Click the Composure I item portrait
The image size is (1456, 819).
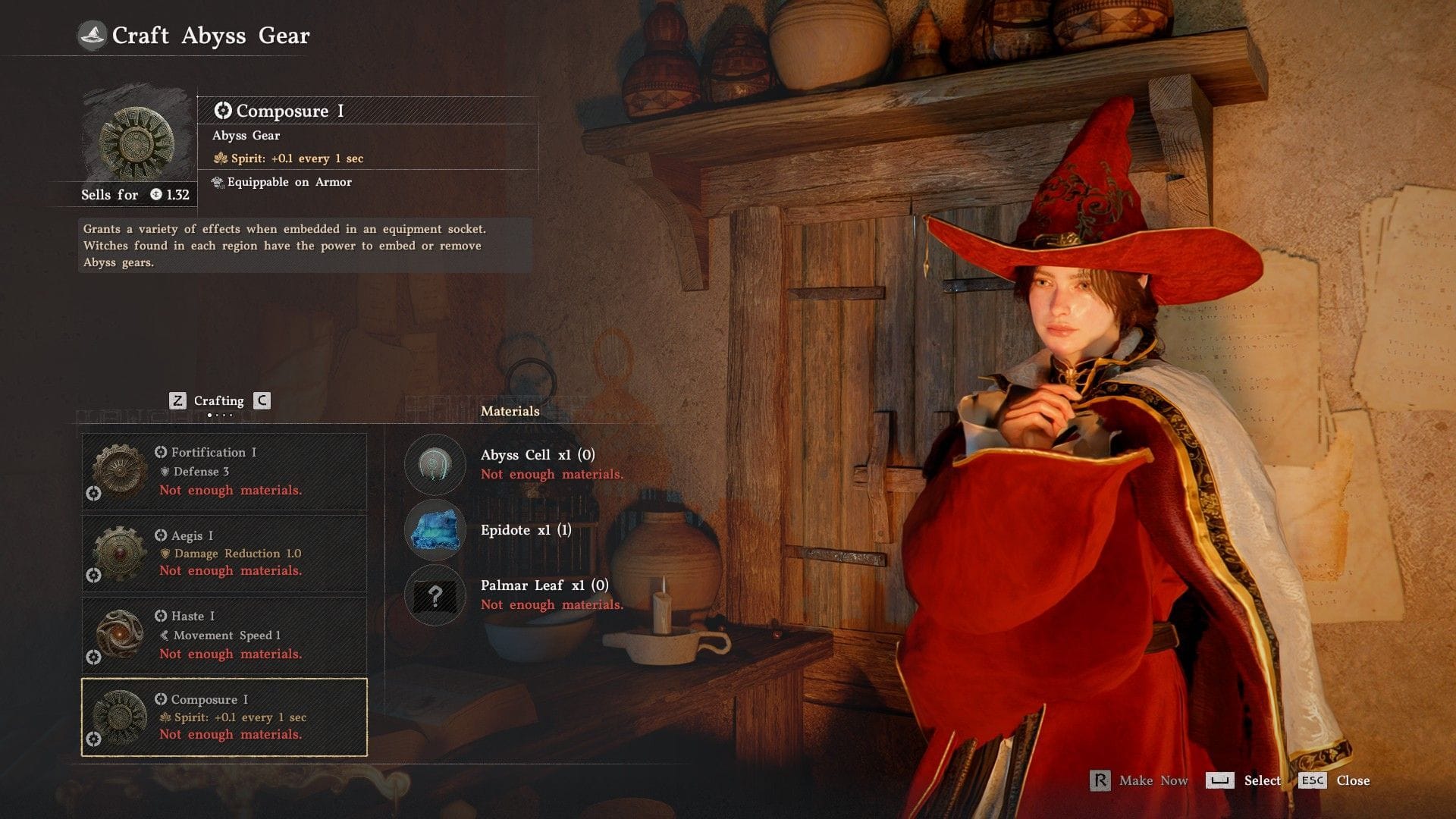click(135, 142)
